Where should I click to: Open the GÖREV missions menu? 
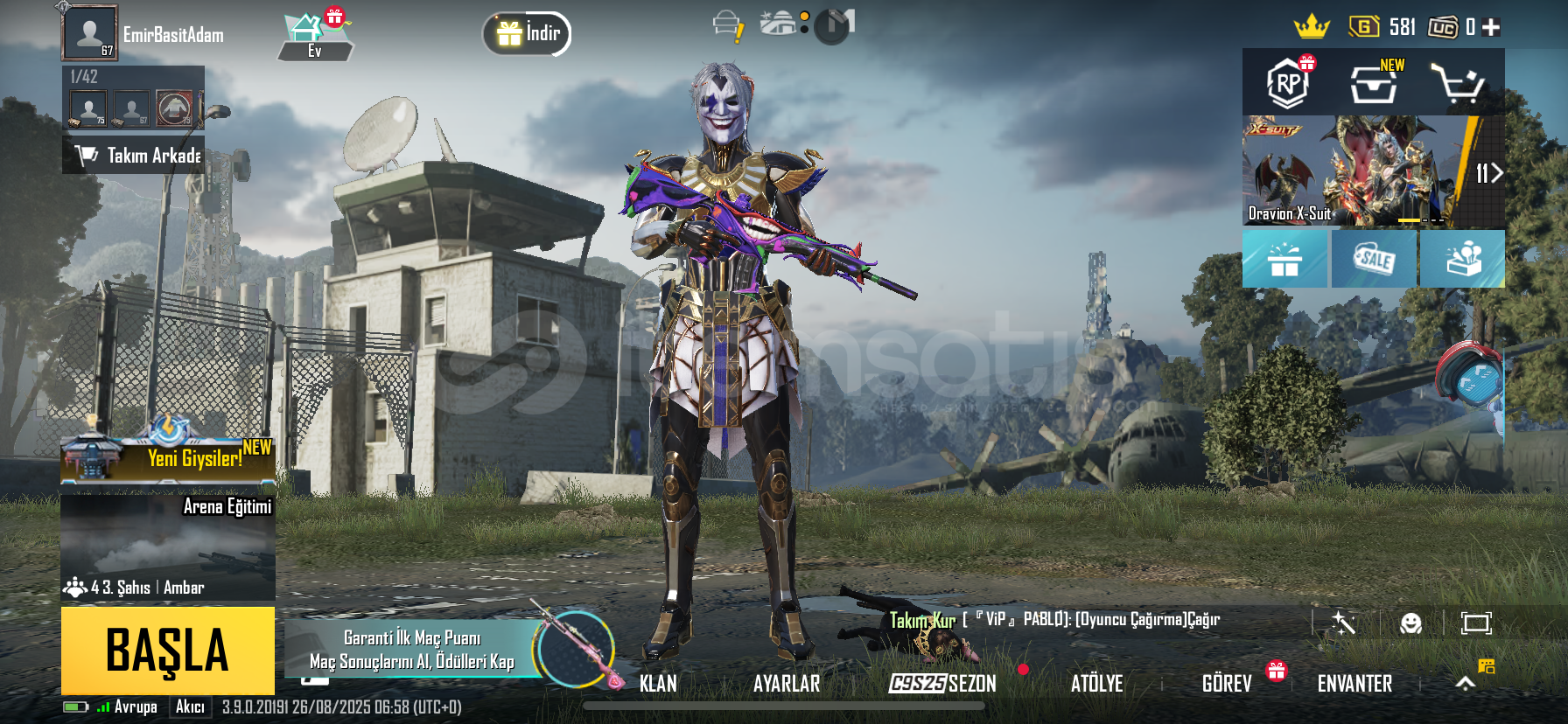1227,683
